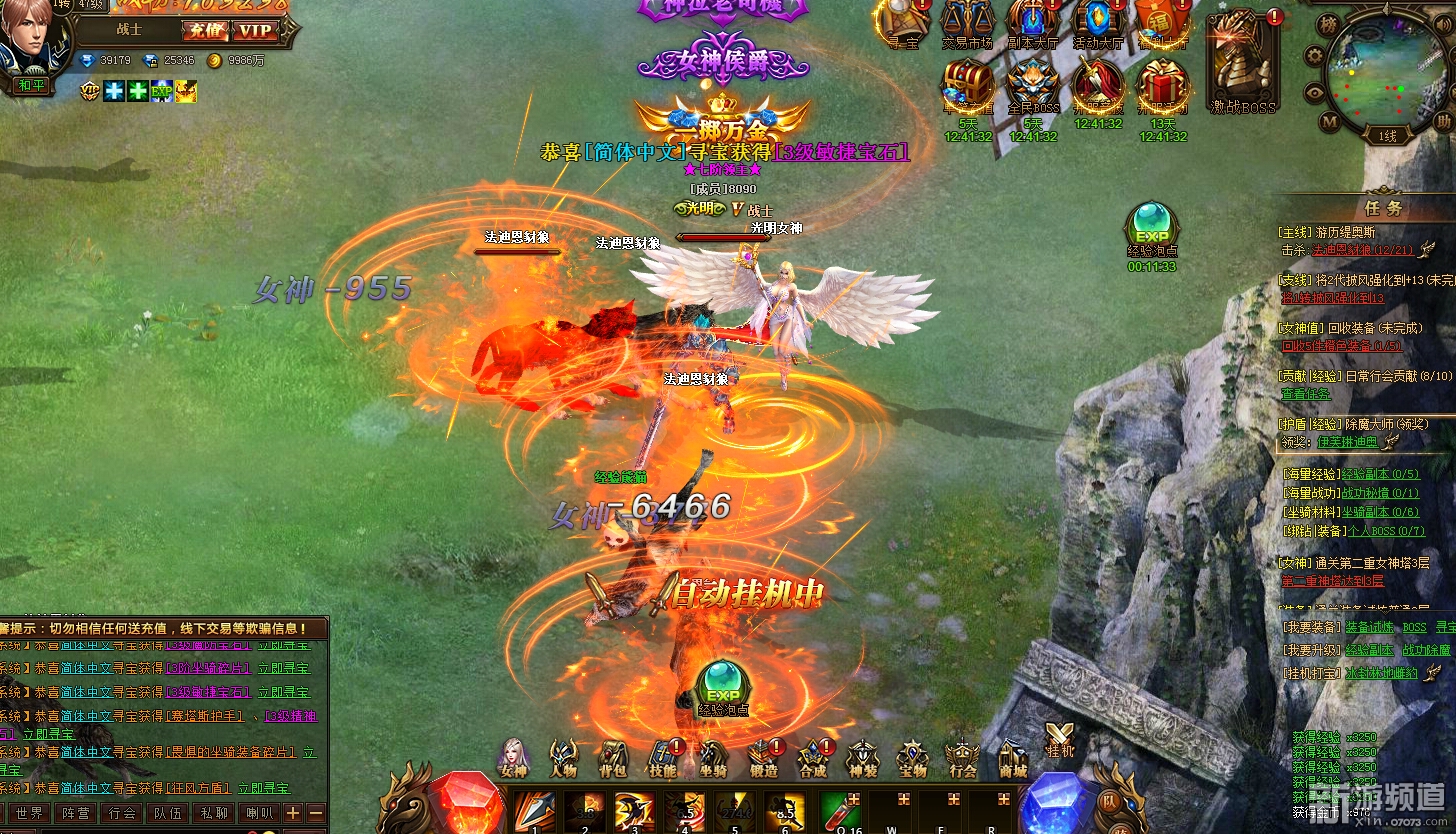Switch chat to the 世界 world channel
This screenshot has width=1456, height=834.
[29, 813]
